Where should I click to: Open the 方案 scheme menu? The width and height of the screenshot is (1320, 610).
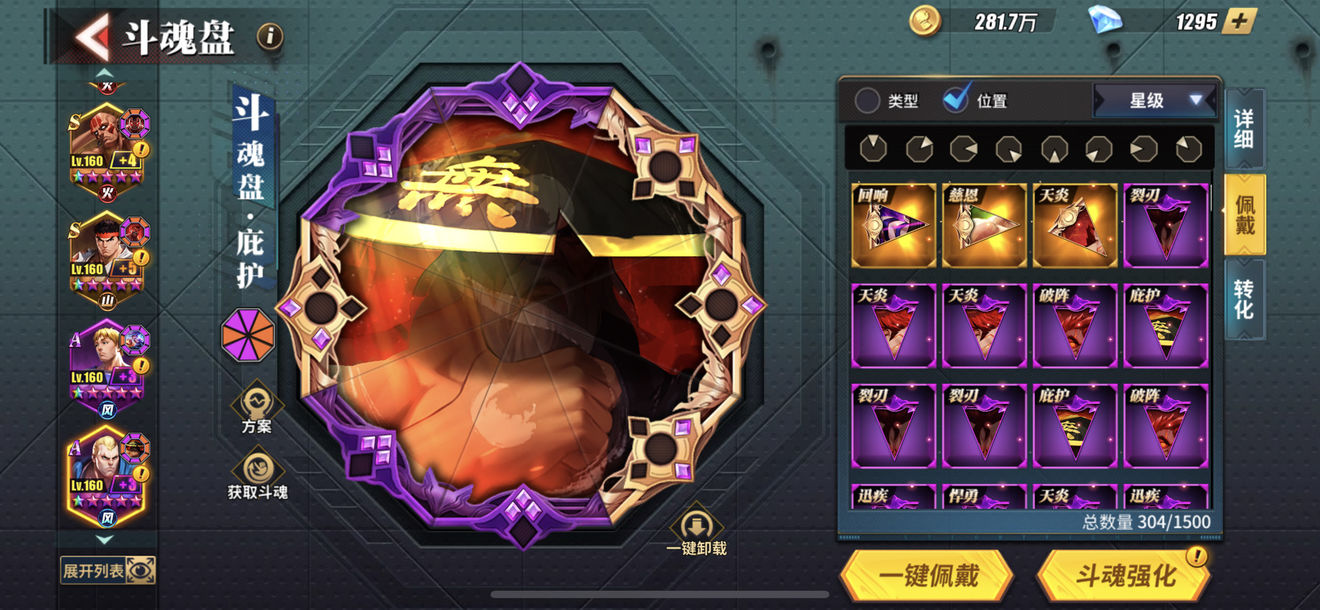pyautogui.click(x=257, y=408)
